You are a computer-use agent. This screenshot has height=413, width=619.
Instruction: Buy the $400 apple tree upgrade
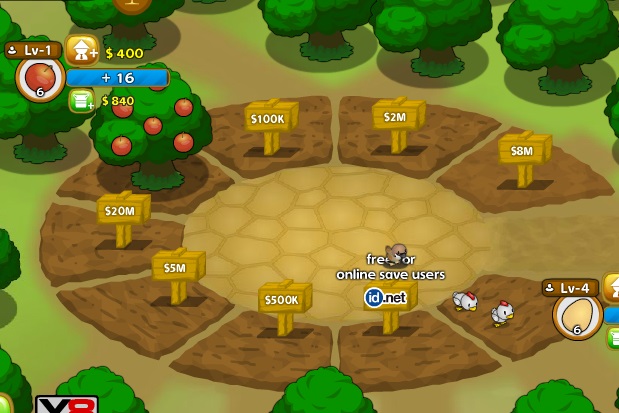coord(81,51)
